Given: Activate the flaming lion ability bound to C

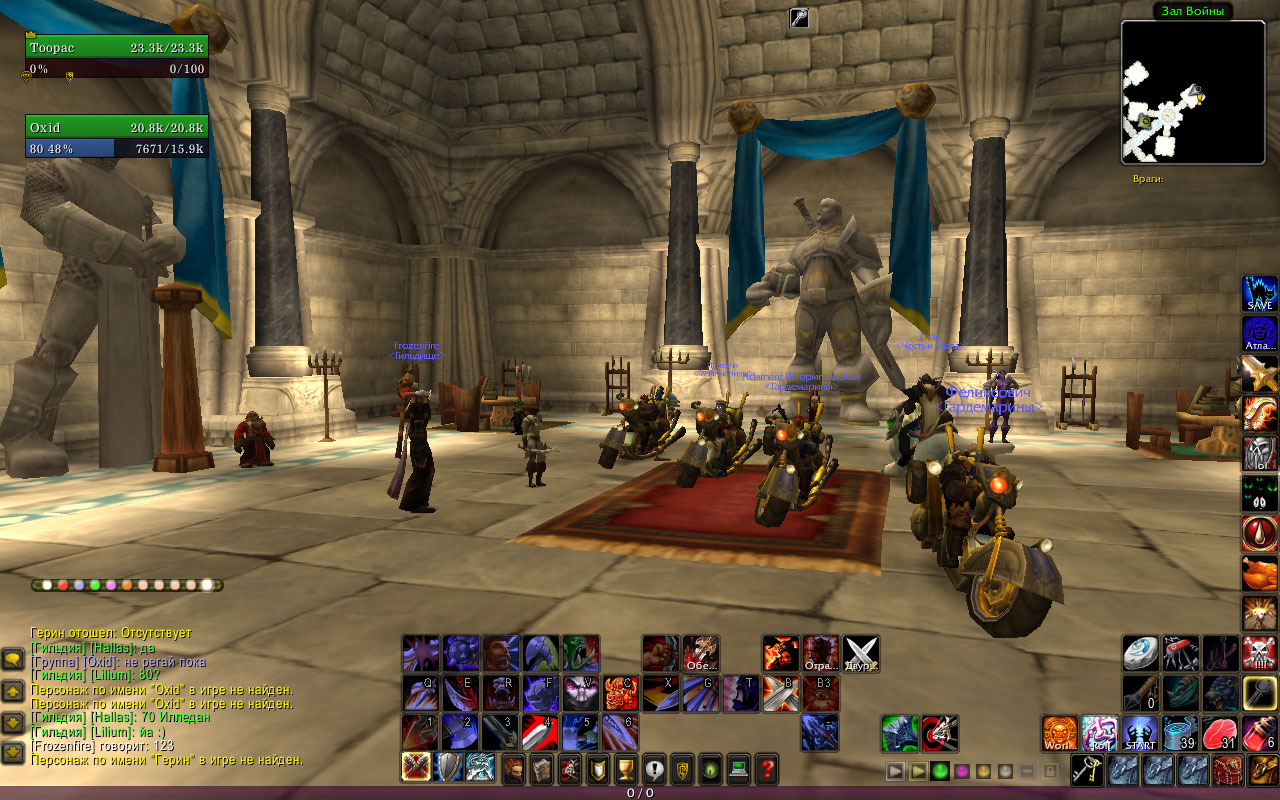Looking at the screenshot, I should 621,693.
